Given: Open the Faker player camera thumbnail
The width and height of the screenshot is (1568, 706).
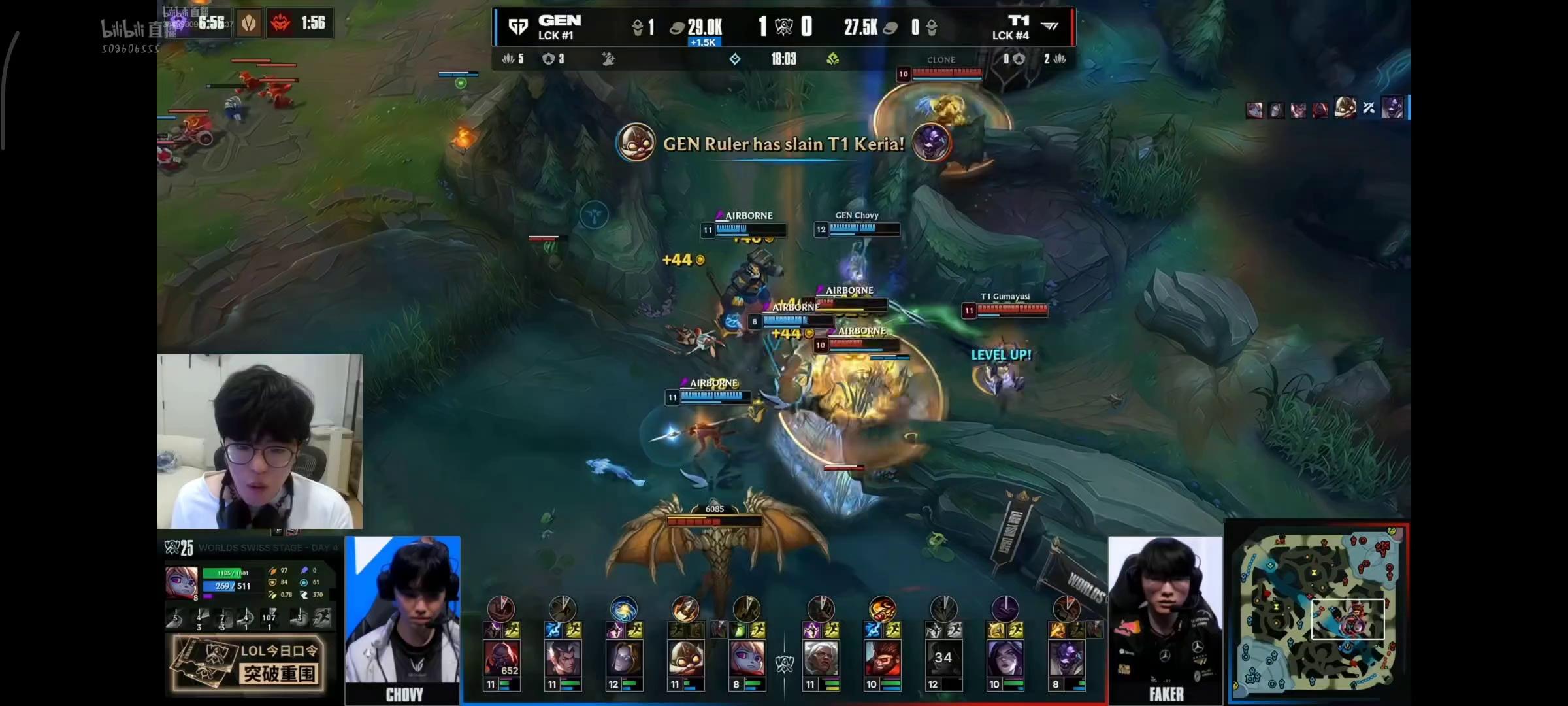Looking at the screenshot, I should 1165,618.
